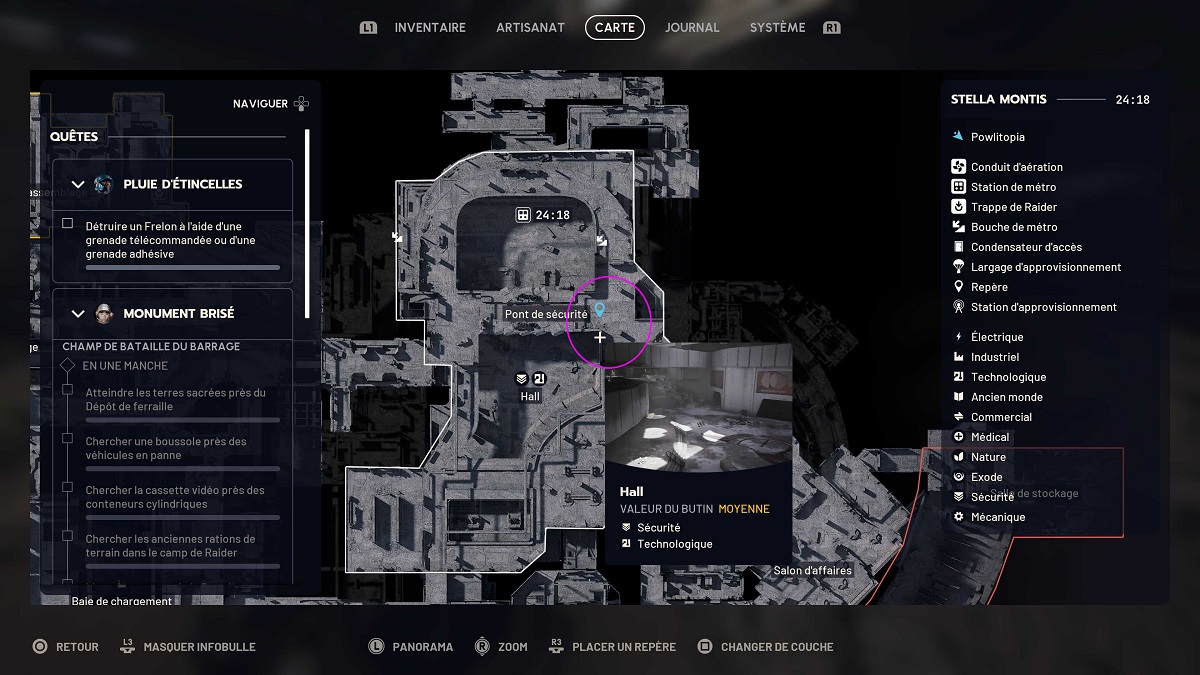Open the Artisanat tab
Screen dimensions: 1200x675
(530, 27)
